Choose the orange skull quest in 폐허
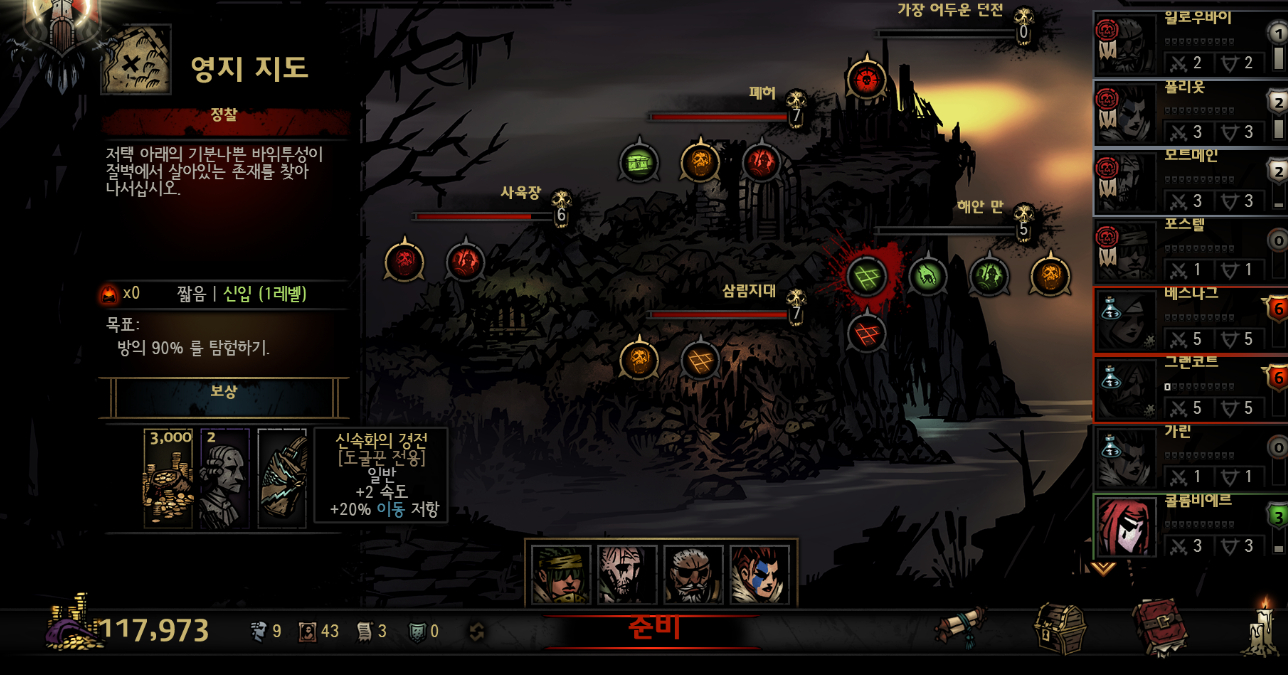The width and height of the screenshot is (1288, 675). (x=700, y=161)
